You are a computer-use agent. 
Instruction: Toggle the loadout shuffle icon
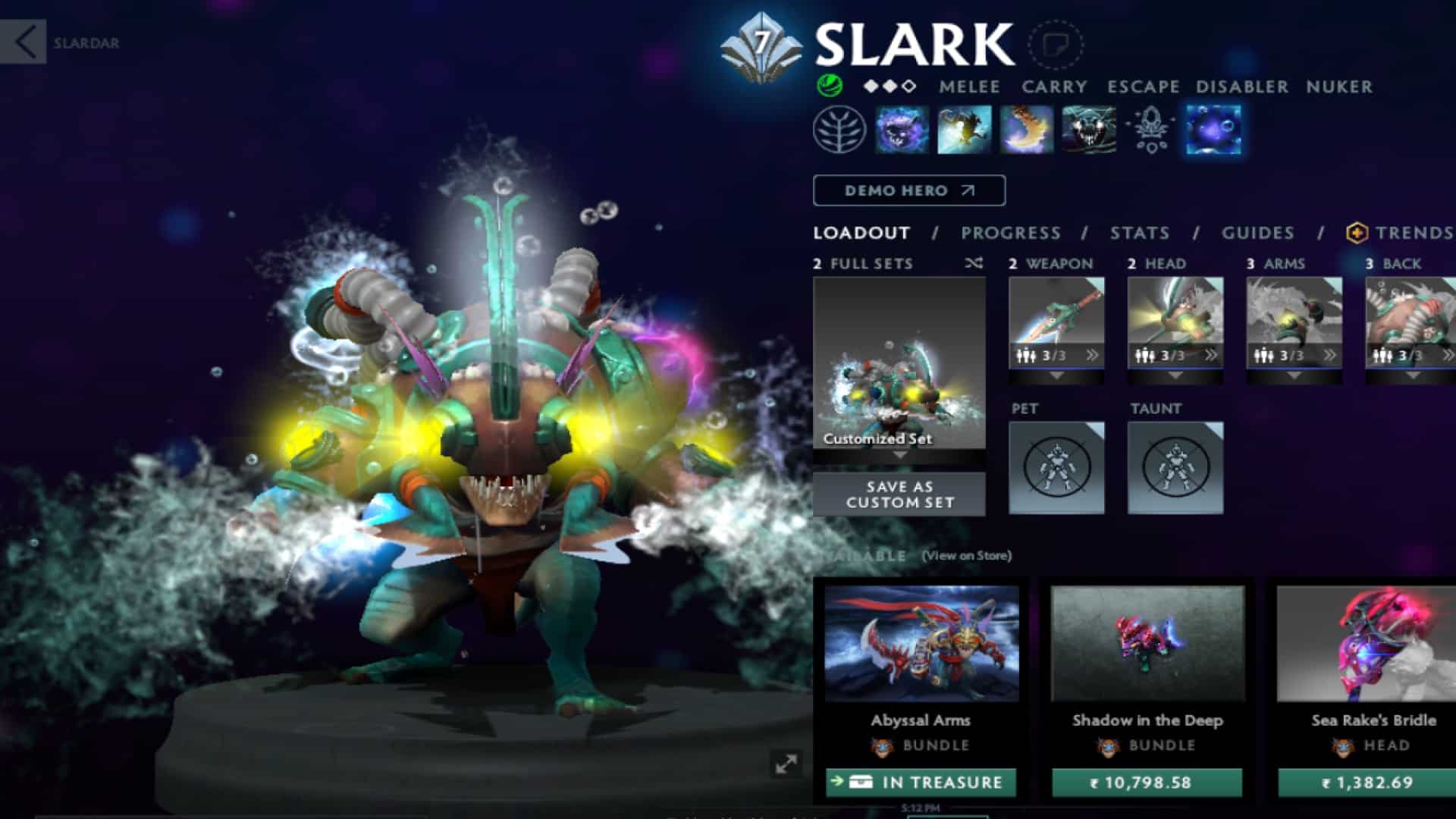click(974, 264)
